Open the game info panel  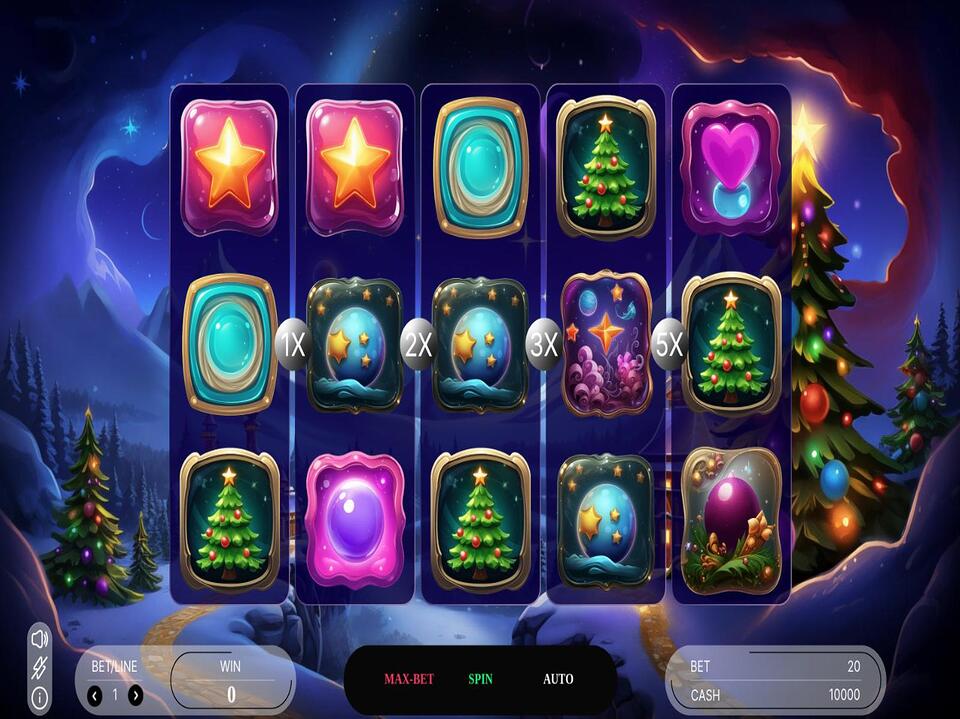40,697
